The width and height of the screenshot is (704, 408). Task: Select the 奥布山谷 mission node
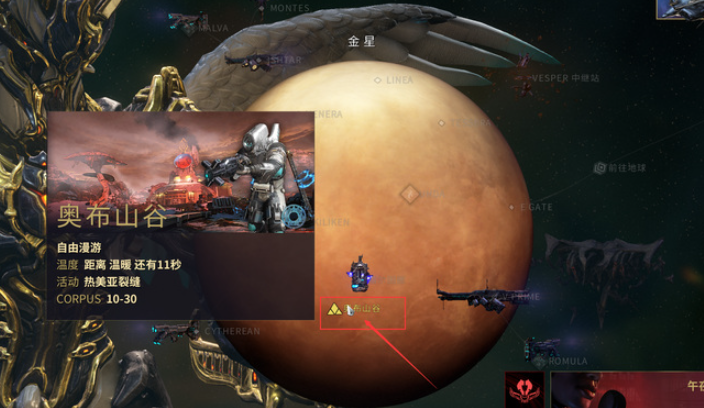click(x=362, y=311)
